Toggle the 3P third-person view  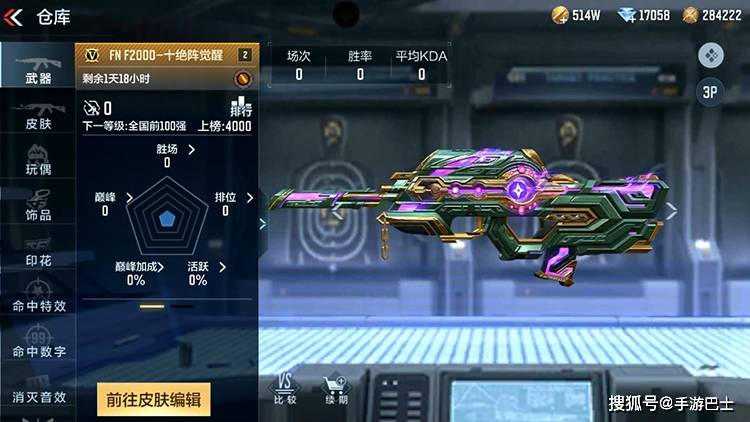click(x=710, y=92)
